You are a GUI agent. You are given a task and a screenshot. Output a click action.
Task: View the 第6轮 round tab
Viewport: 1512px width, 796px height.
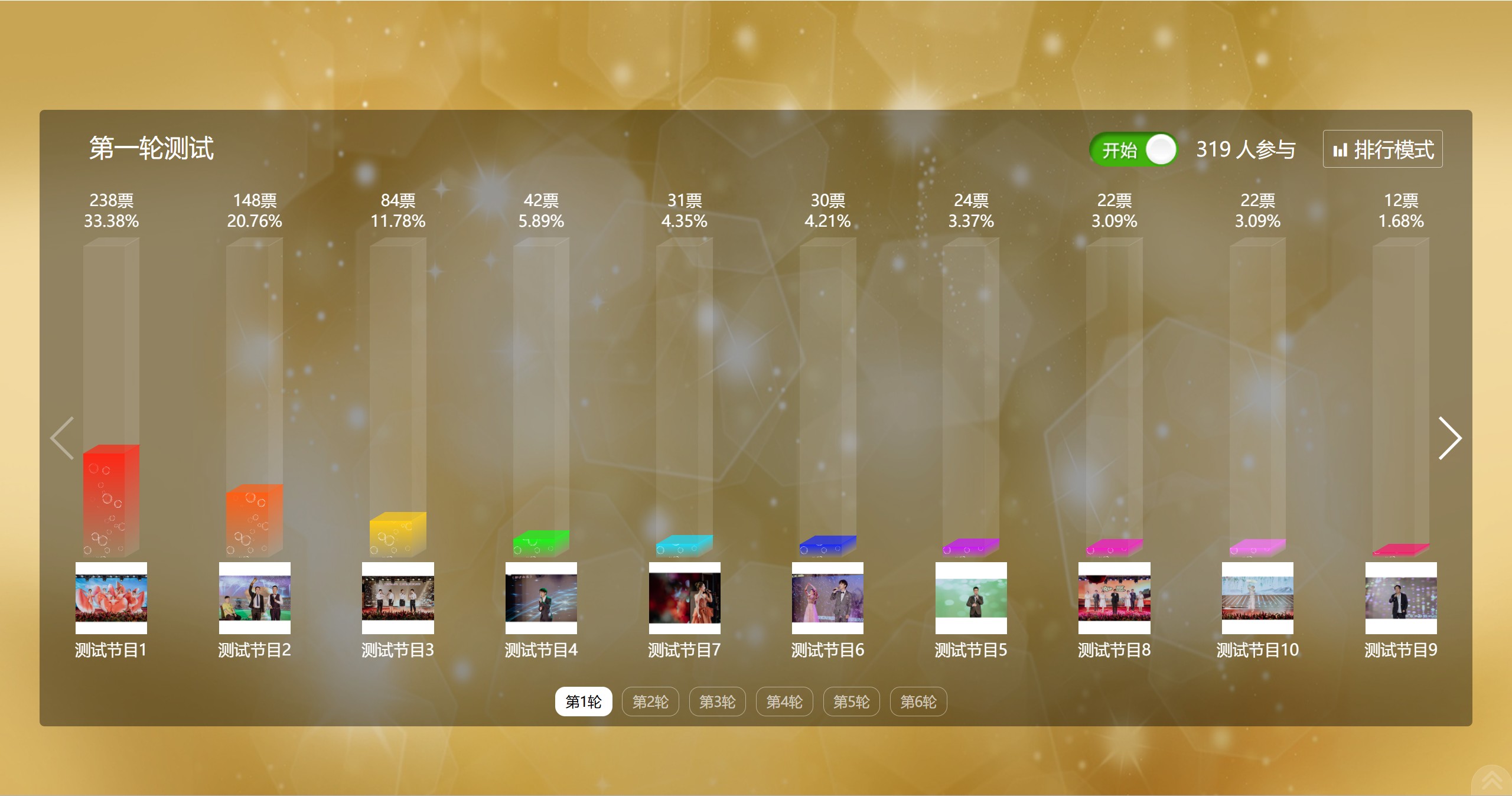918,702
